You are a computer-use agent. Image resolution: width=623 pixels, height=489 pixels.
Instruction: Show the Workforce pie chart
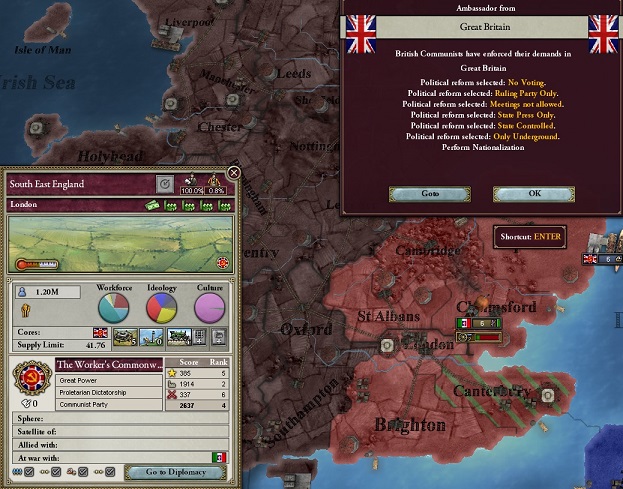coord(114,309)
